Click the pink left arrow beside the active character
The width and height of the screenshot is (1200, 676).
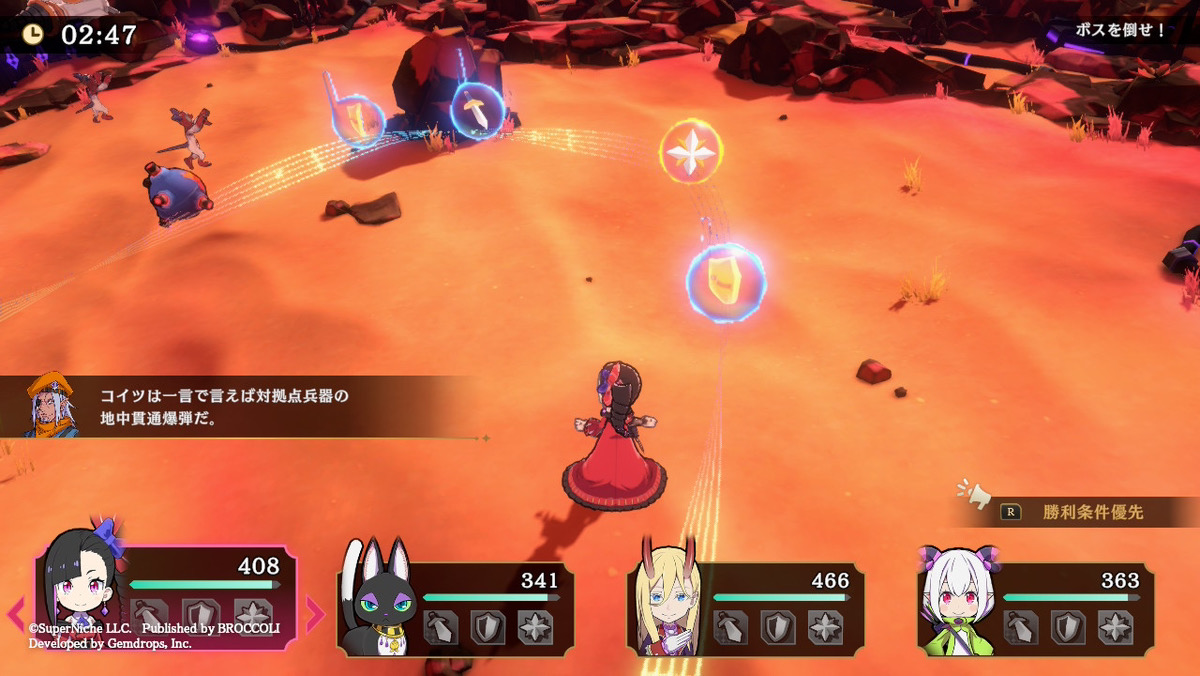[x=16, y=613]
